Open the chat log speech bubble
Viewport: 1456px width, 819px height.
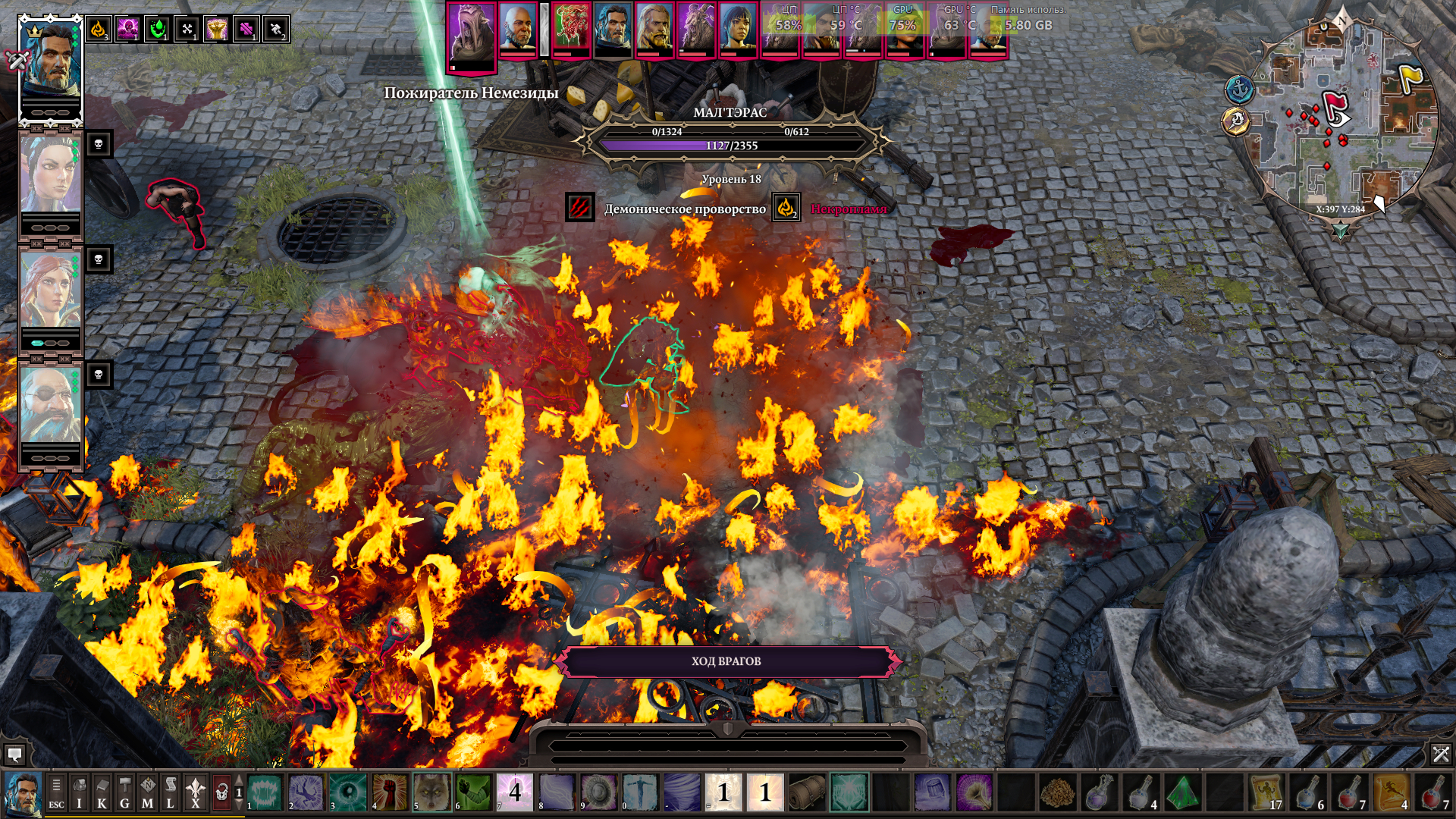(x=14, y=755)
